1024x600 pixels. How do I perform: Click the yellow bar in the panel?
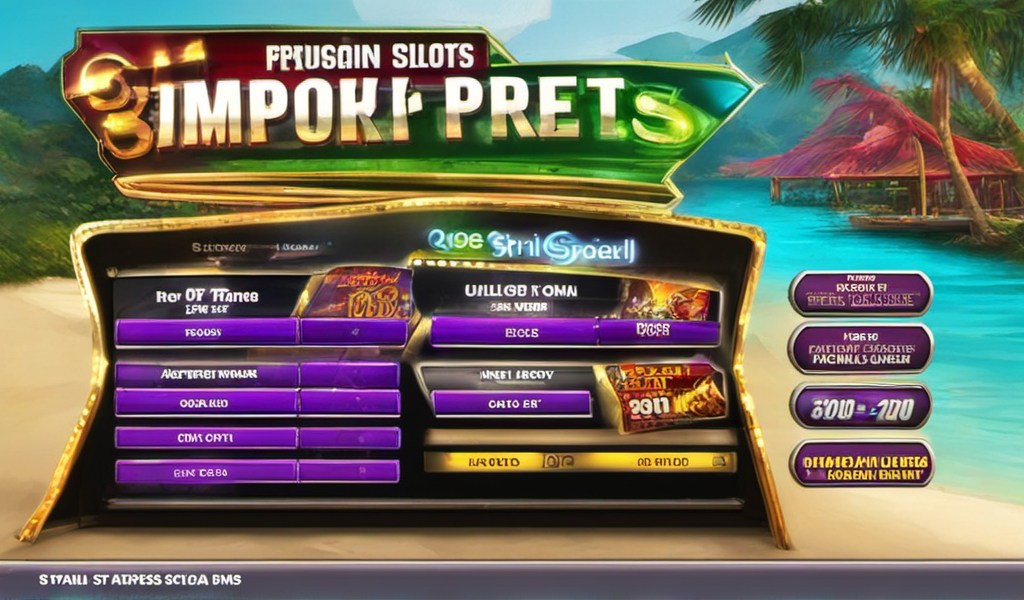[580, 462]
